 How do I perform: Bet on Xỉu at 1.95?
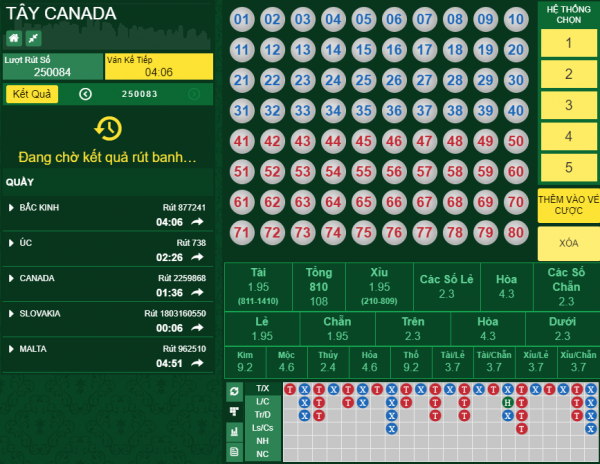pyautogui.click(x=379, y=287)
